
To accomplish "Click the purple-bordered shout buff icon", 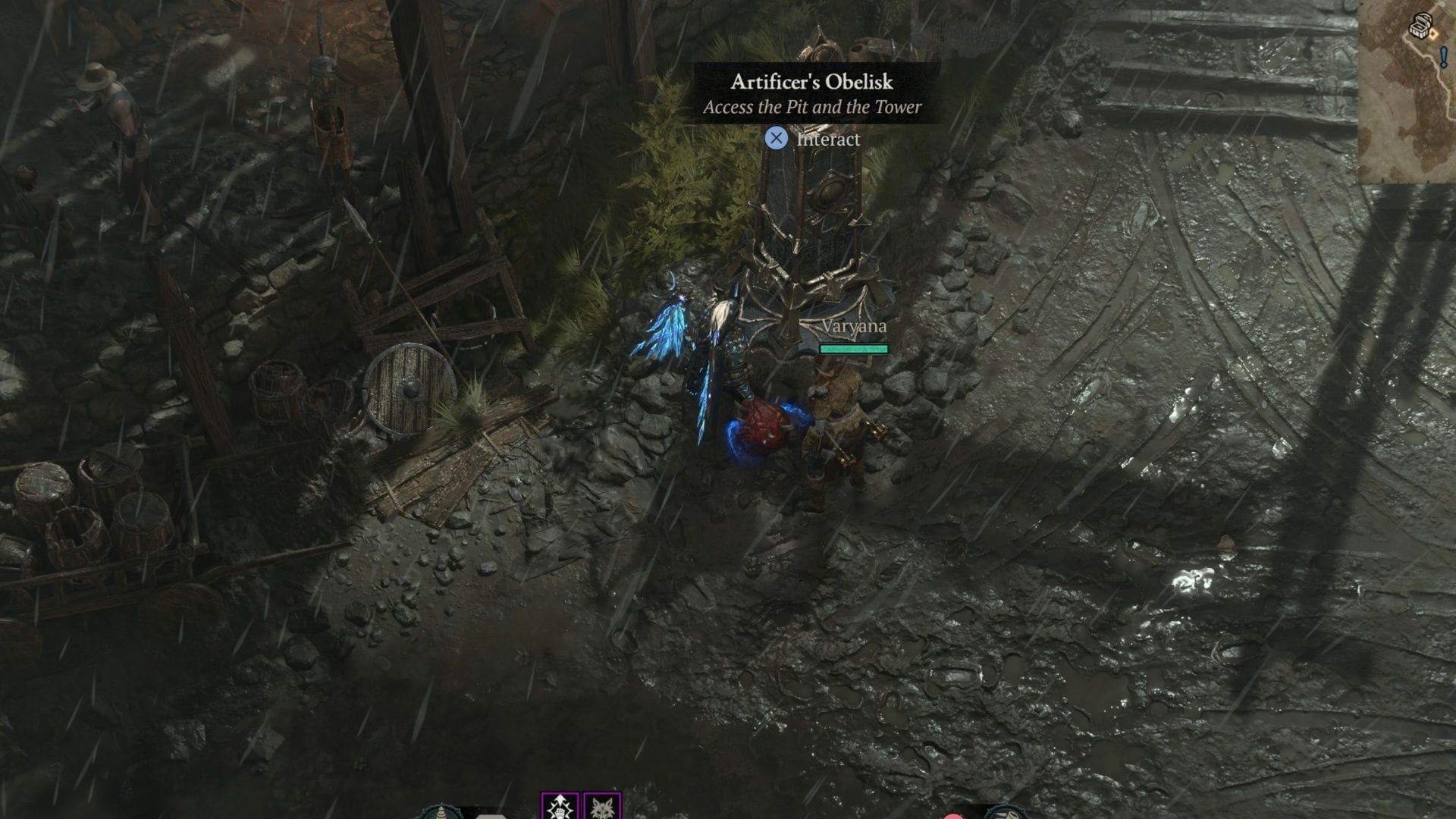I will pos(560,808).
